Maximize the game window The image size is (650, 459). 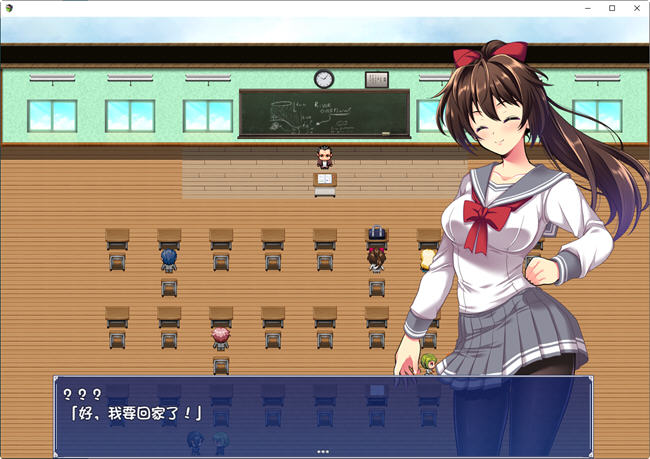[x=612, y=8]
